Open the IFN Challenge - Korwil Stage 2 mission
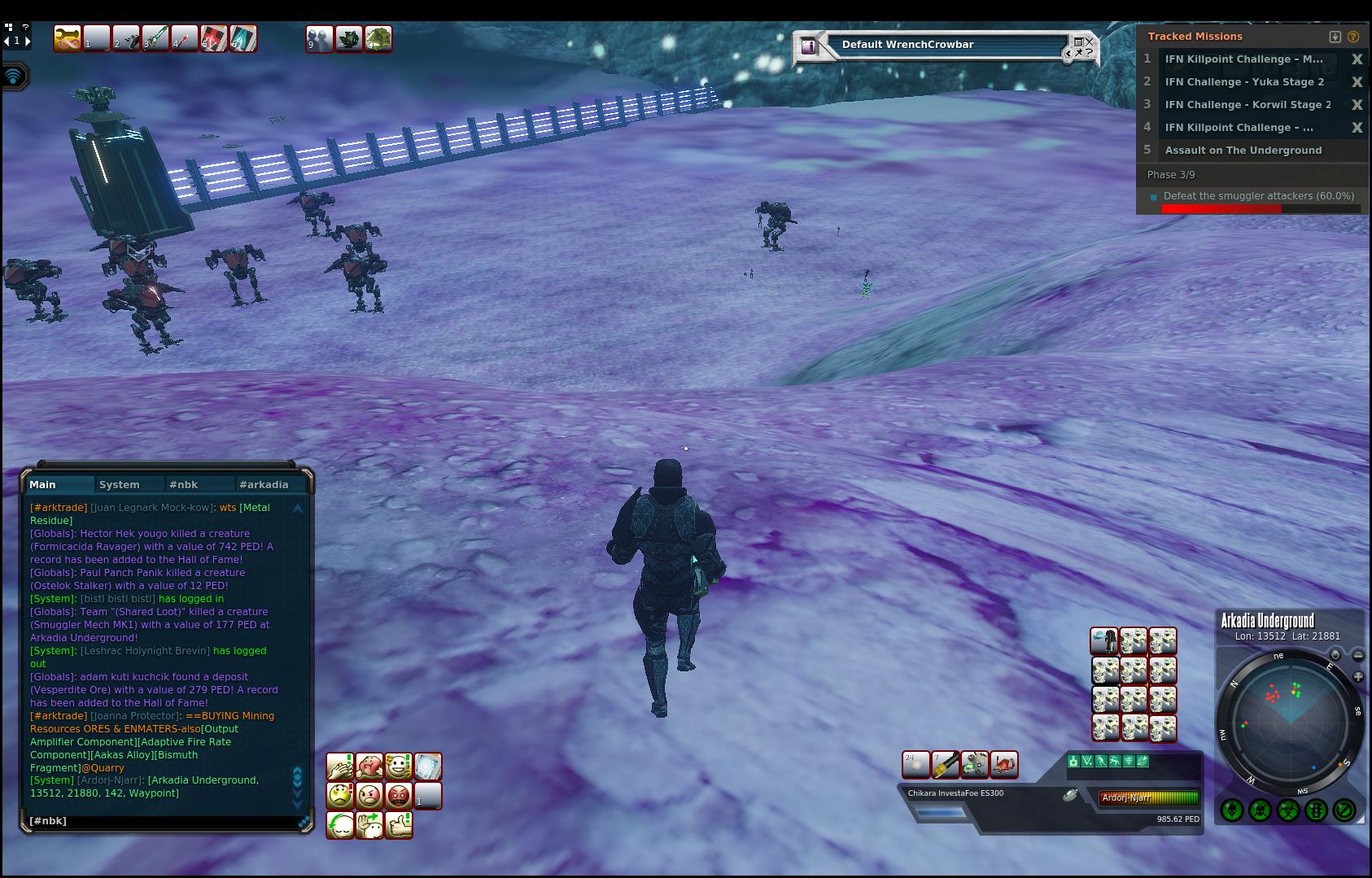This screenshot has width=1372, height=878. (x=1247, y=105)
